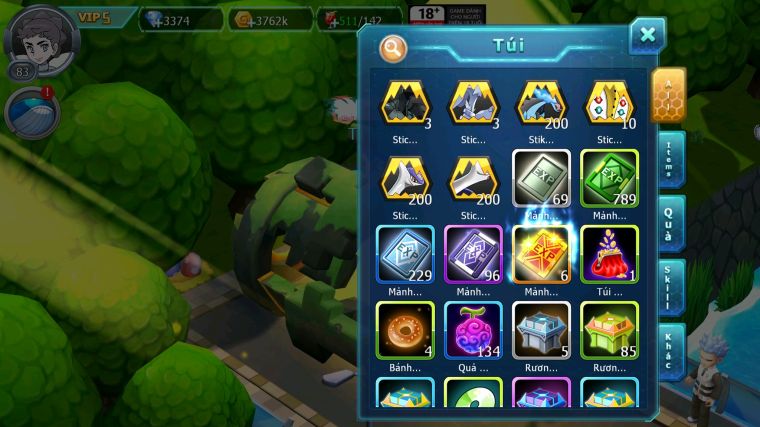Close the Túi bag window
This screenshot has height=427, width=760.
coord(647,36)
